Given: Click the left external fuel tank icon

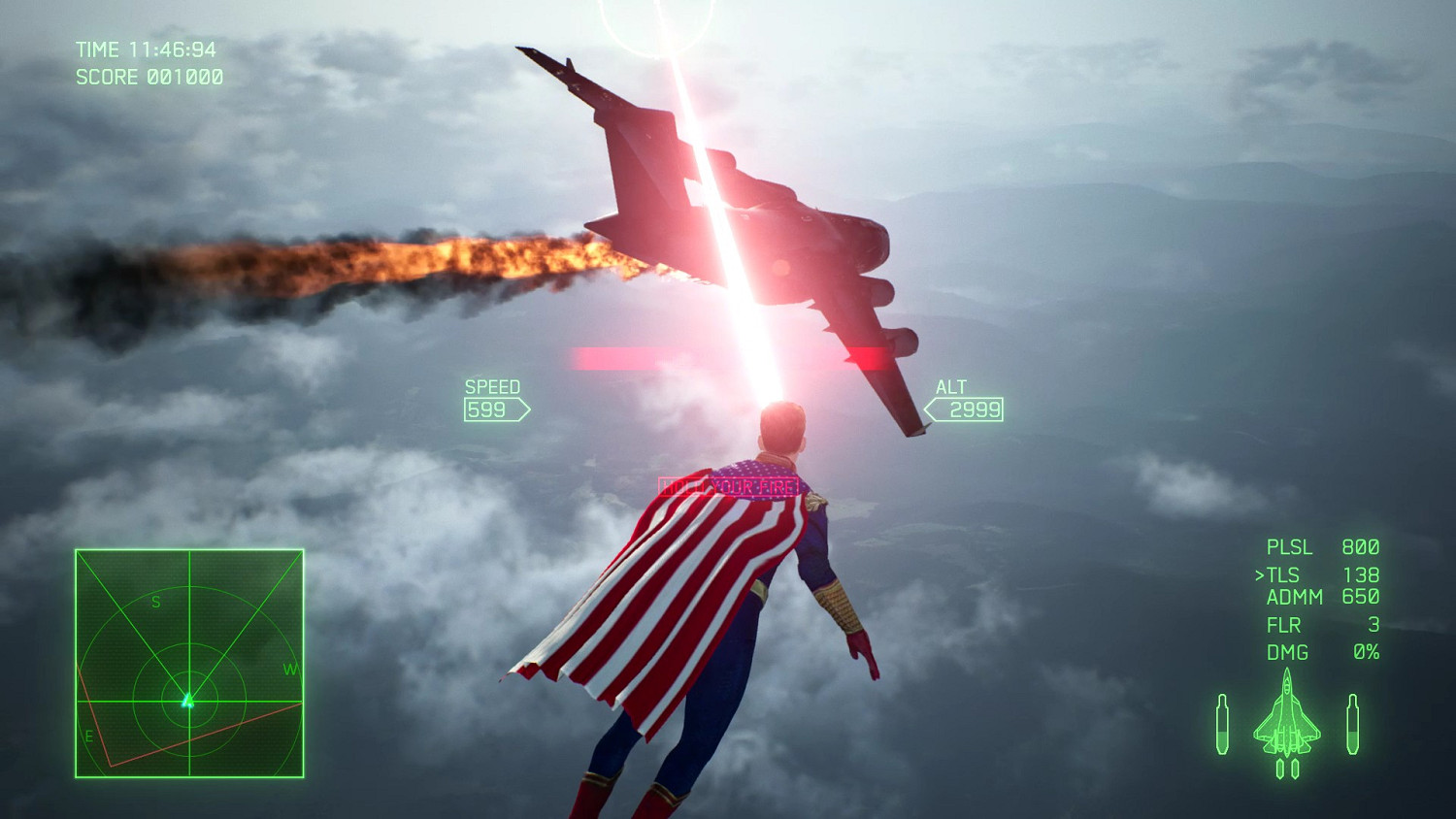Looking at the screenshot, I should click(x=1223, y=725).
